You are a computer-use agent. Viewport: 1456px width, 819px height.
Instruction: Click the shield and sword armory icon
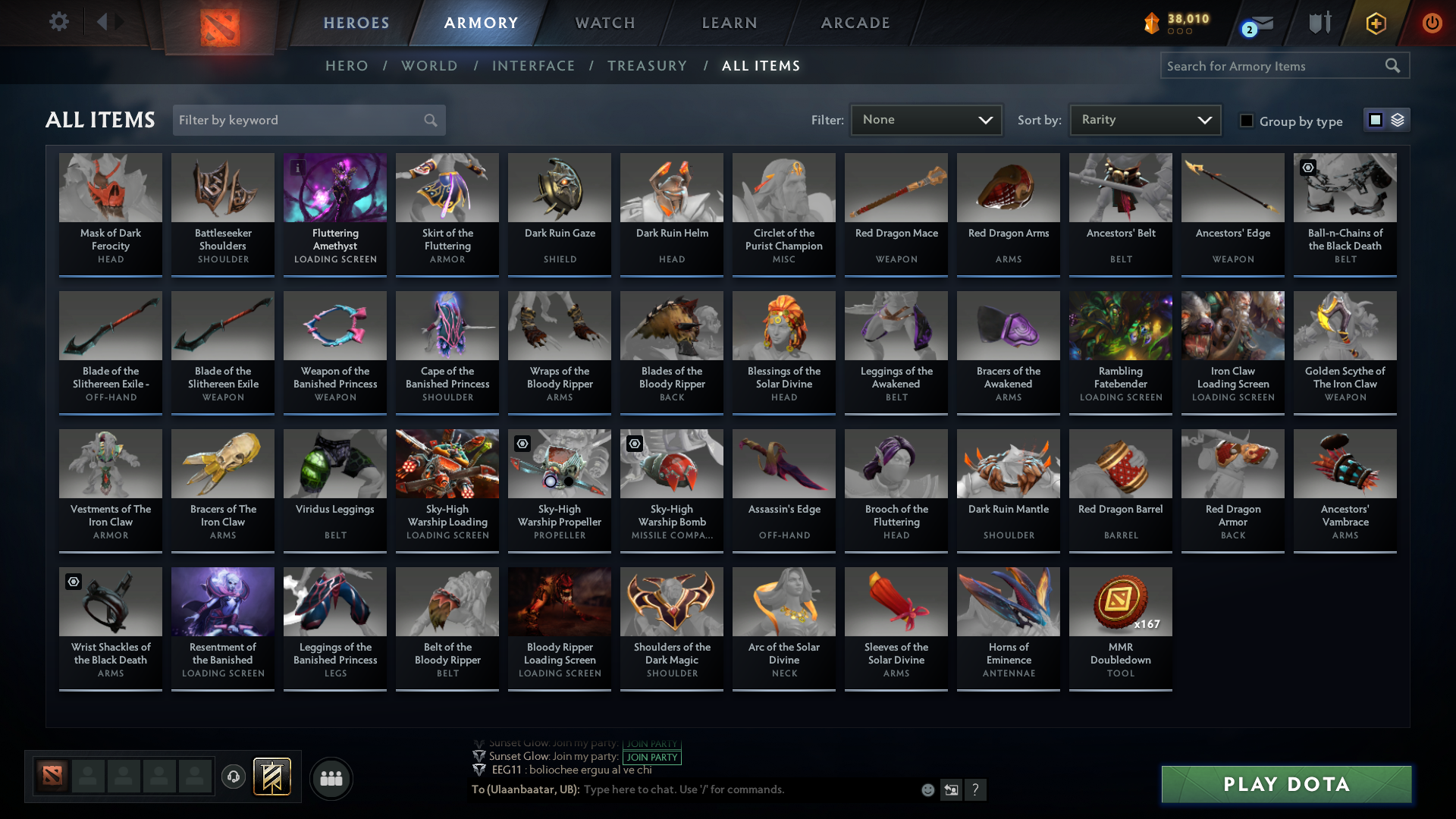1319,23
